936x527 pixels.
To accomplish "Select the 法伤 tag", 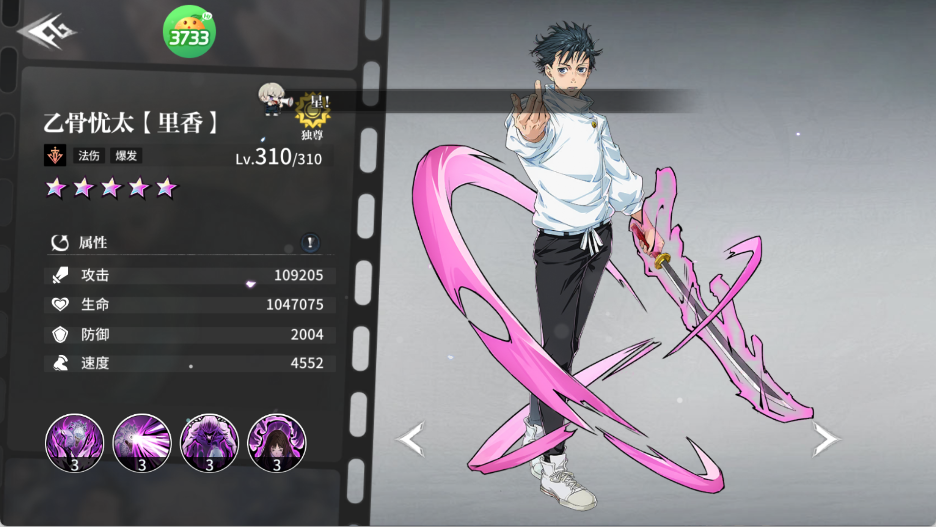I will (x=90, y=156).
